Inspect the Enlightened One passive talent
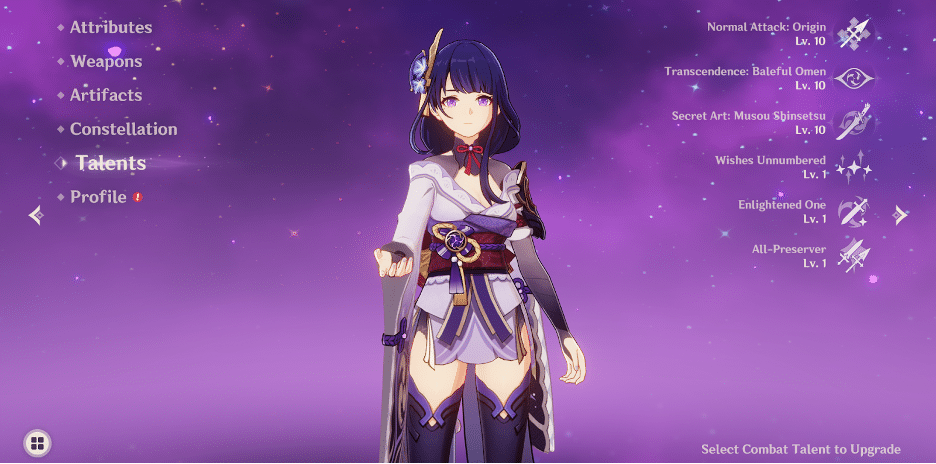This screenshot has width=936, height=464. (854, 212)
